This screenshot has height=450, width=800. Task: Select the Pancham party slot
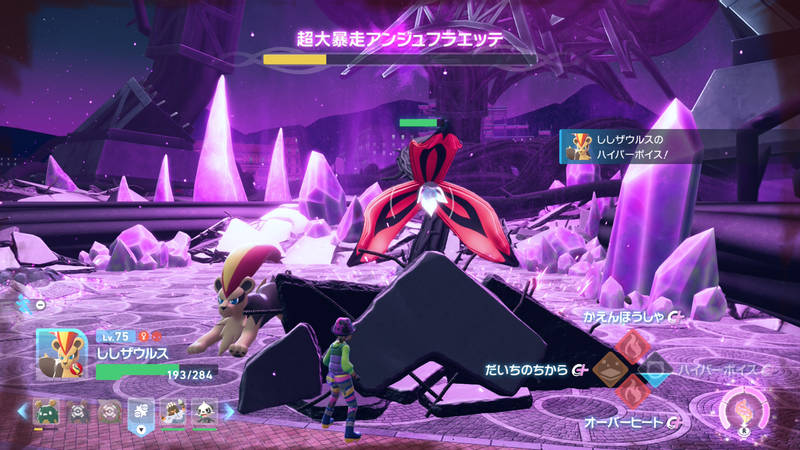click(205, 411)
